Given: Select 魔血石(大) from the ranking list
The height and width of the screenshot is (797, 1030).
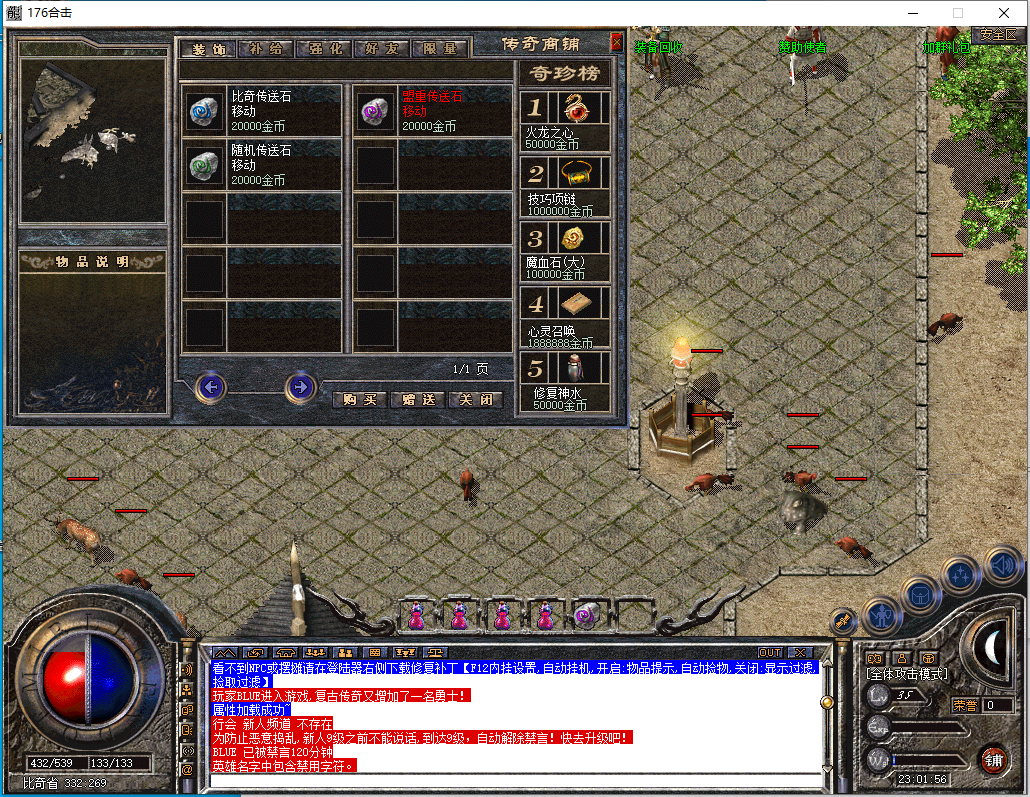Looking at the screenshot, I should pyautogui.click(x=566, y=250).
